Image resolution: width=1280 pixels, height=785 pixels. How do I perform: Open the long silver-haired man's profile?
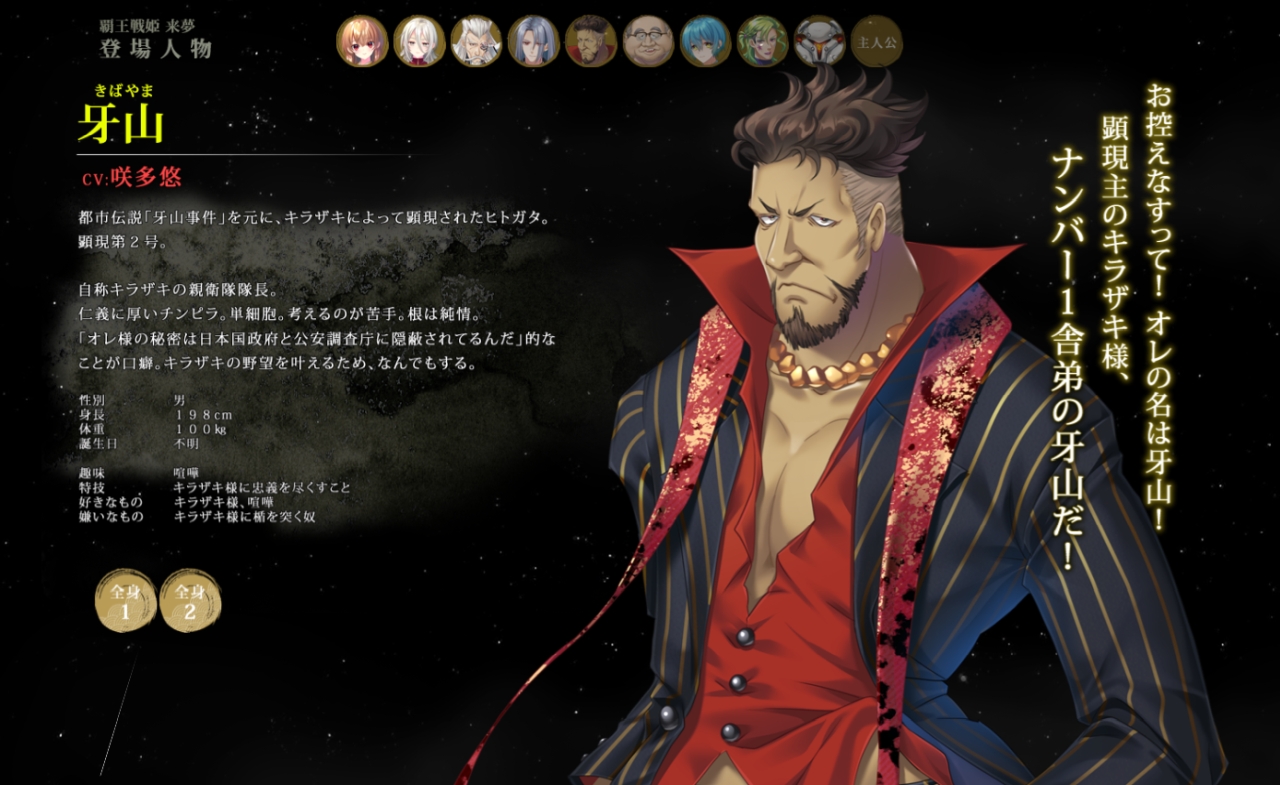point(533,41)
